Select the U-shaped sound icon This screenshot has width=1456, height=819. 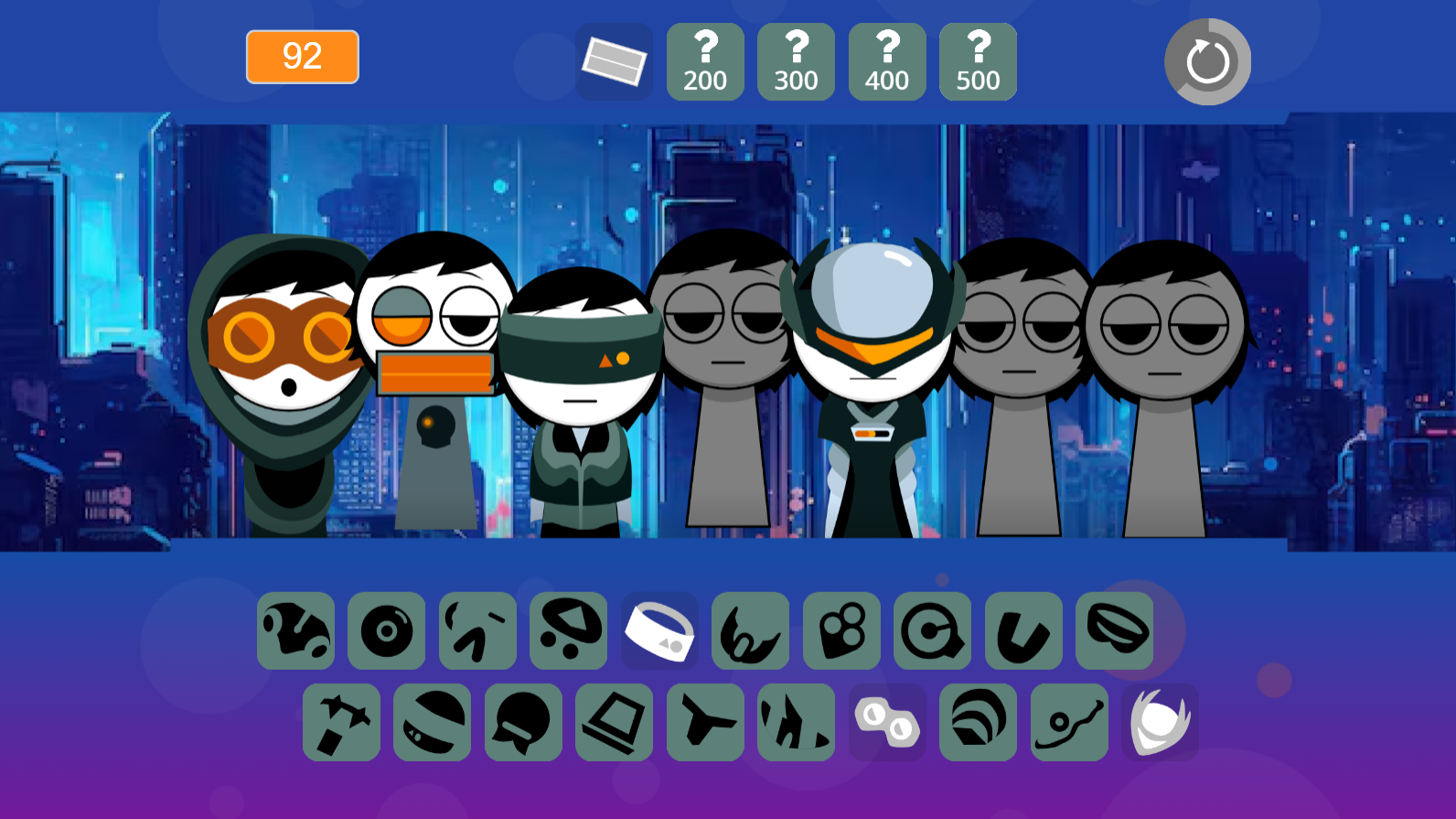coord(1023,630)
